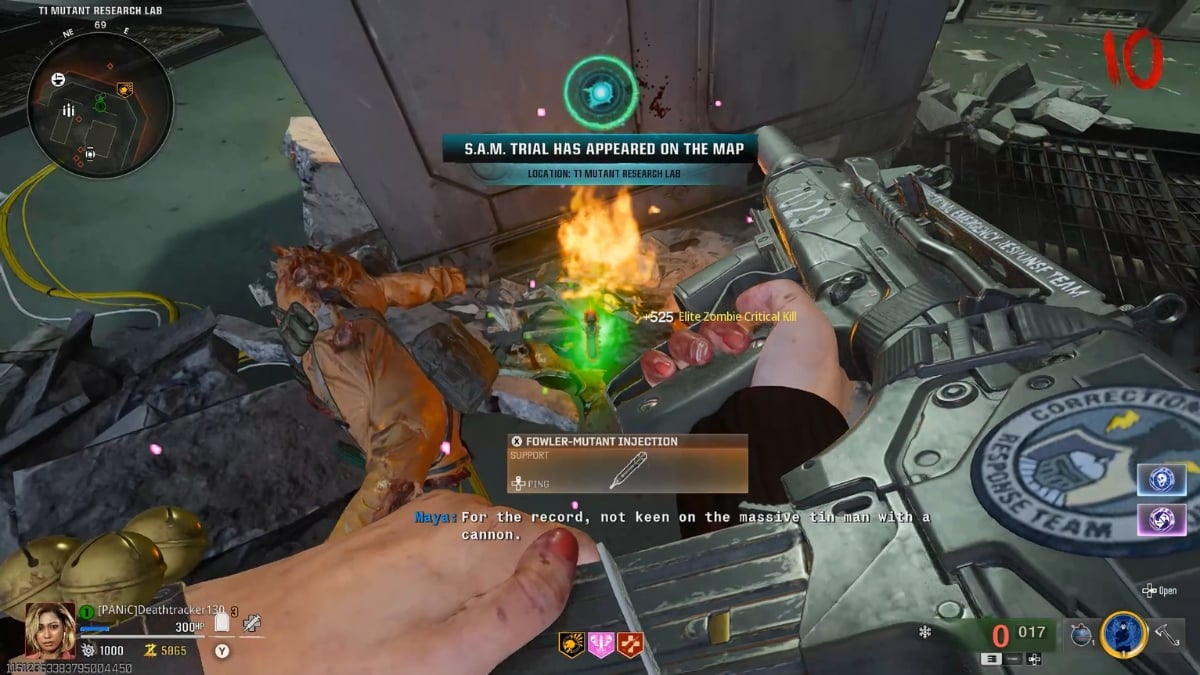Activate the blue skull augment icon
This screenshot has width=1200, height=675.
[1161, 479]
